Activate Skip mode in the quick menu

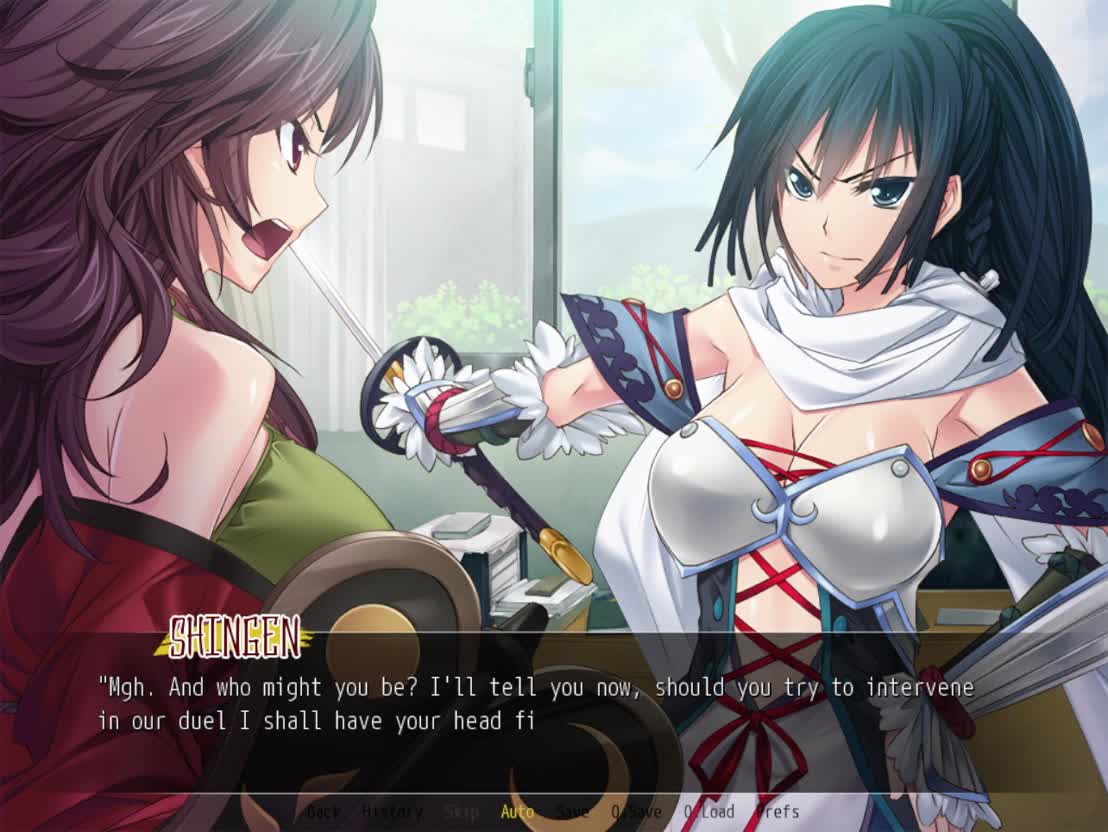click(x=461, y=812)
